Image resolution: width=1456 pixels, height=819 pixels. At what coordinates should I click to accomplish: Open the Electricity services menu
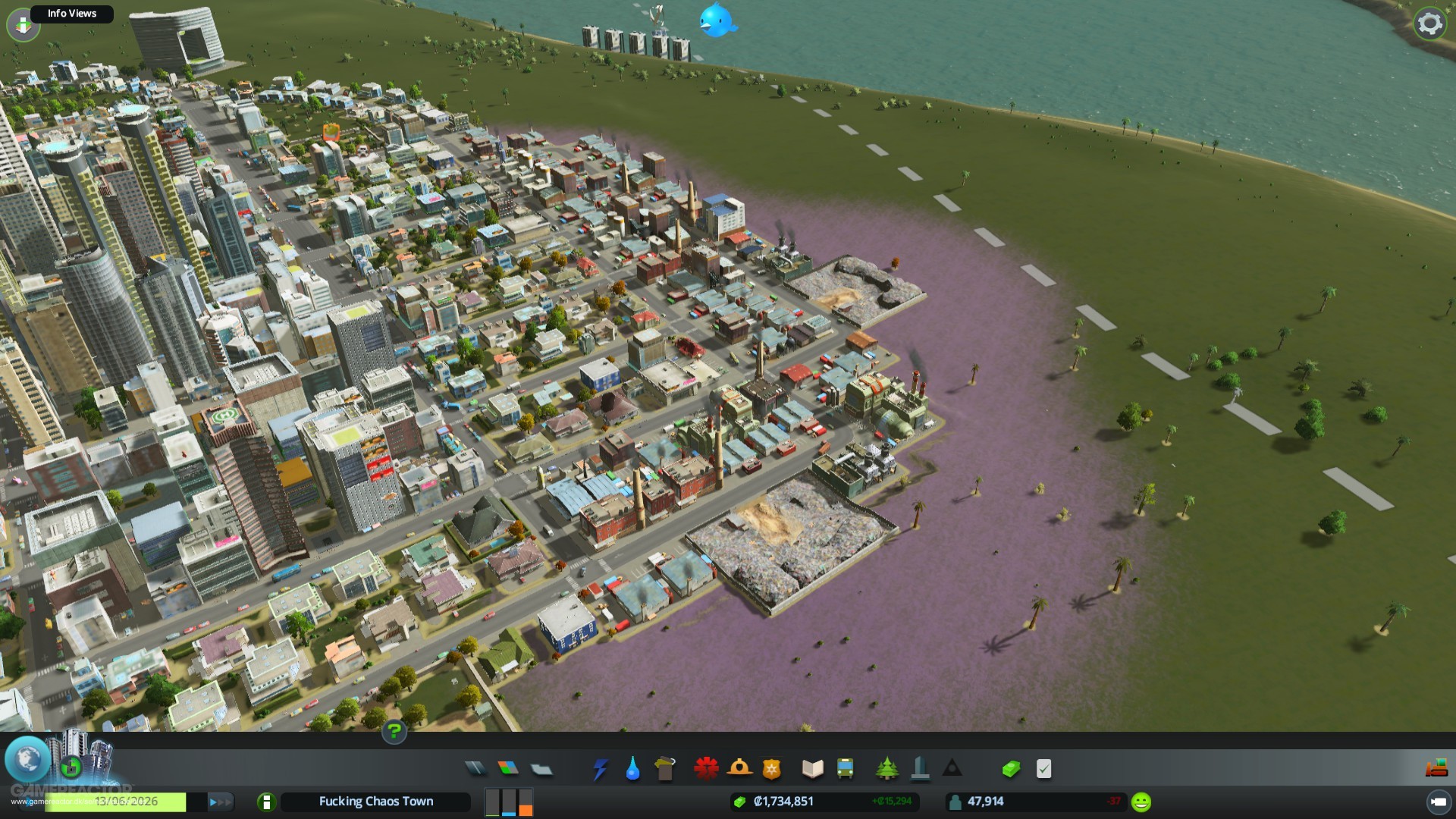(x=599, y=767)
